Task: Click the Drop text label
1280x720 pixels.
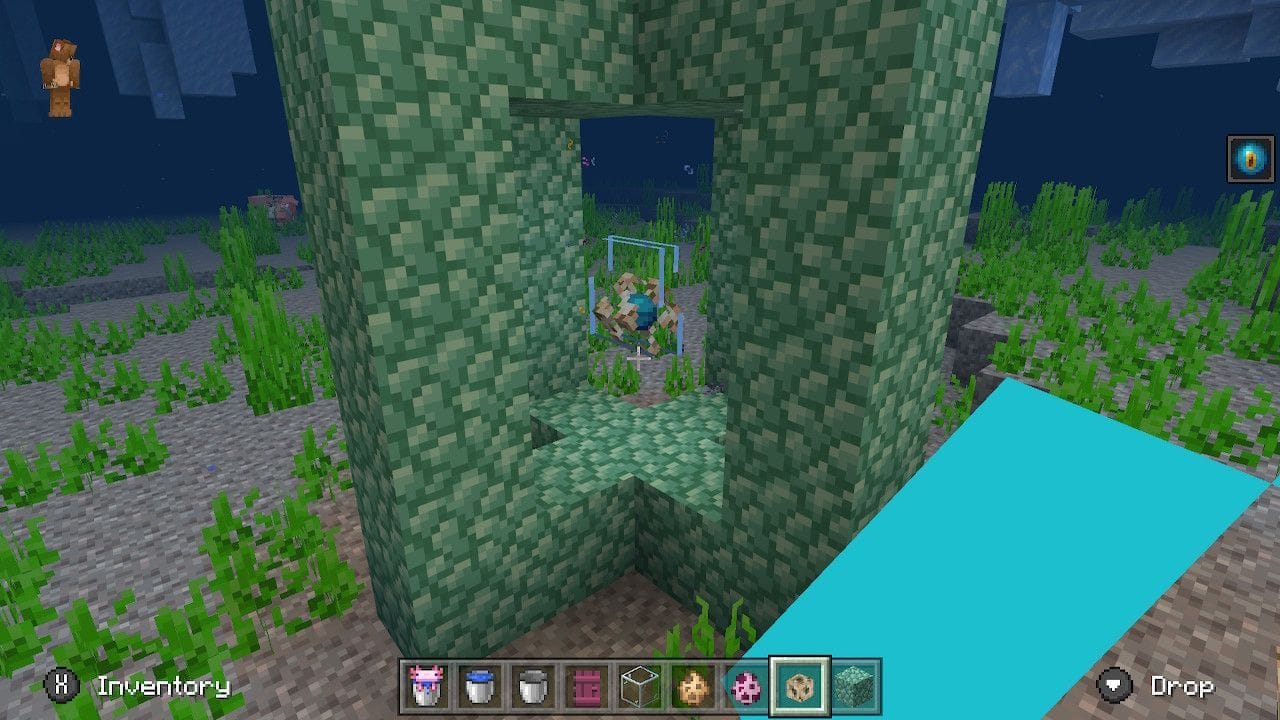Action: pyautogui.click(x=1183, y=687)
